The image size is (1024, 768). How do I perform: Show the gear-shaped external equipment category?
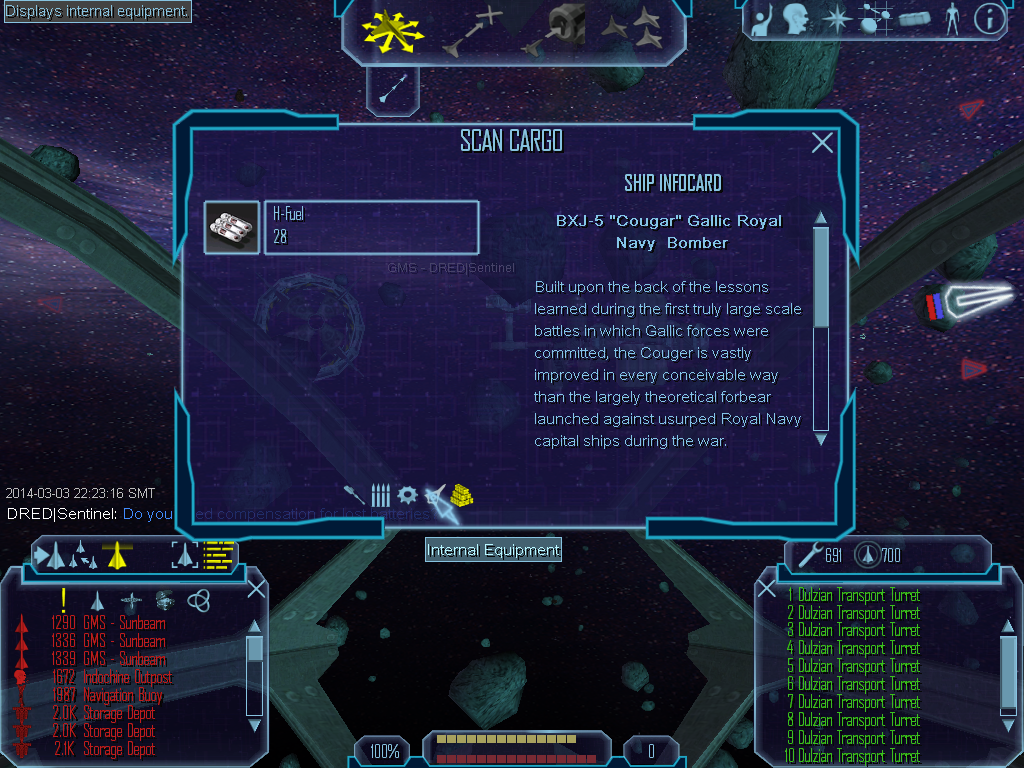[407, 494]
